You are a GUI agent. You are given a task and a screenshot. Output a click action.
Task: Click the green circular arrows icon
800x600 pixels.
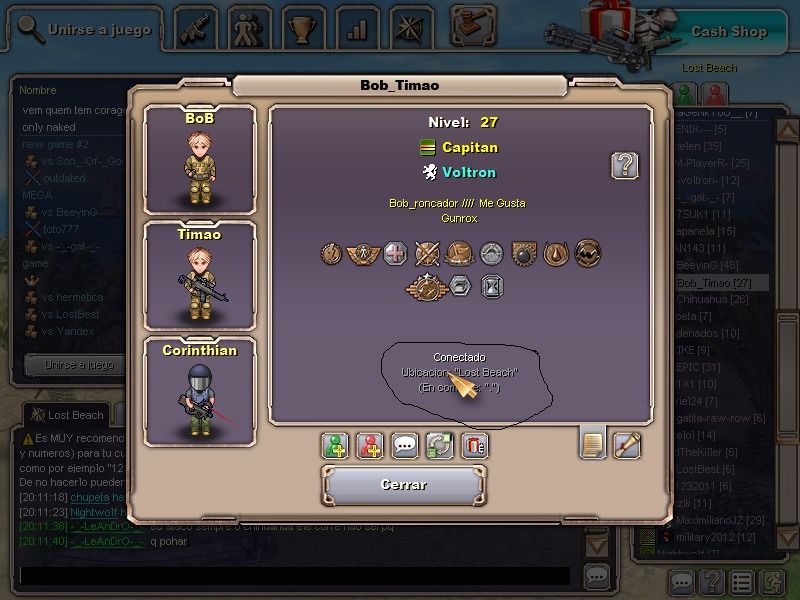tap(439, 445)
